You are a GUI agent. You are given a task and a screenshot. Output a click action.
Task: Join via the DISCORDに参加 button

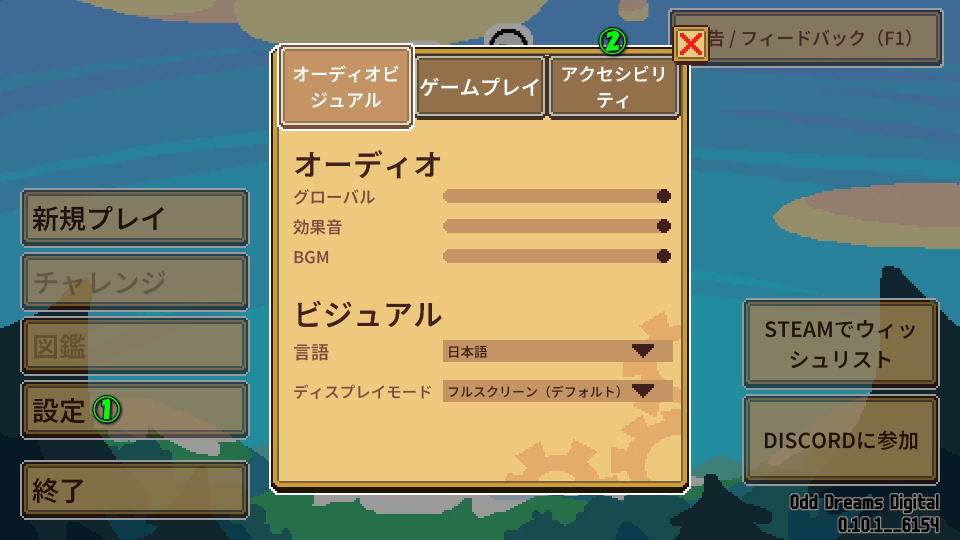click(840, 440)
